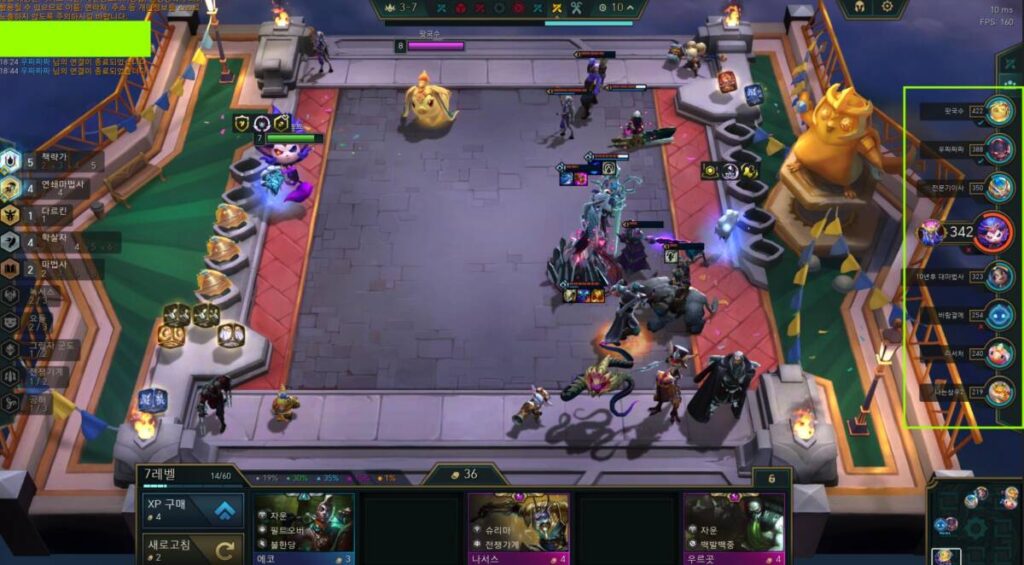Open the settings gear icon
This screenshot has height=565, width=1024.
click(x=885, y=7)
